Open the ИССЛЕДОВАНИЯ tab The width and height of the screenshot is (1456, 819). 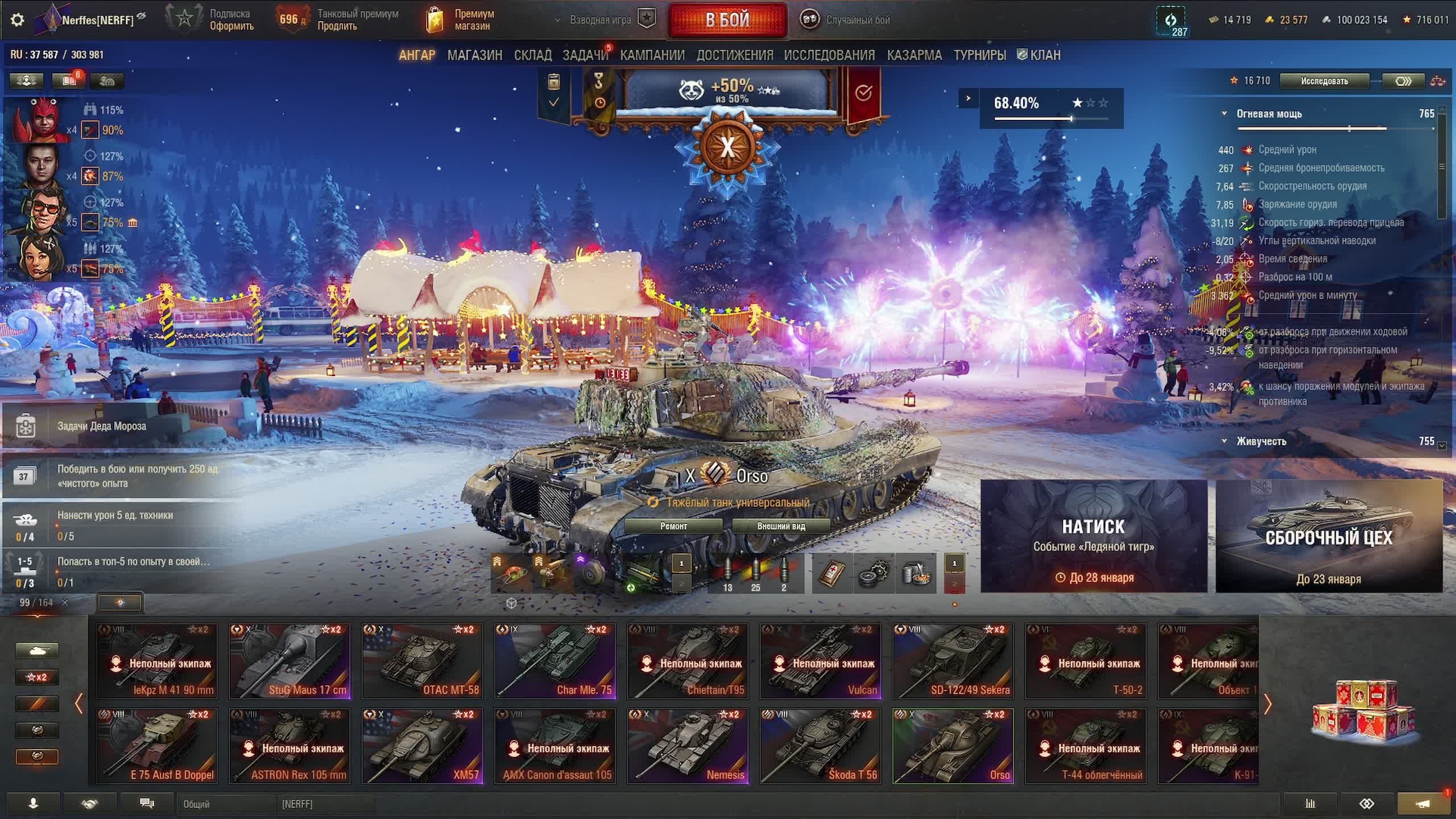829,55
